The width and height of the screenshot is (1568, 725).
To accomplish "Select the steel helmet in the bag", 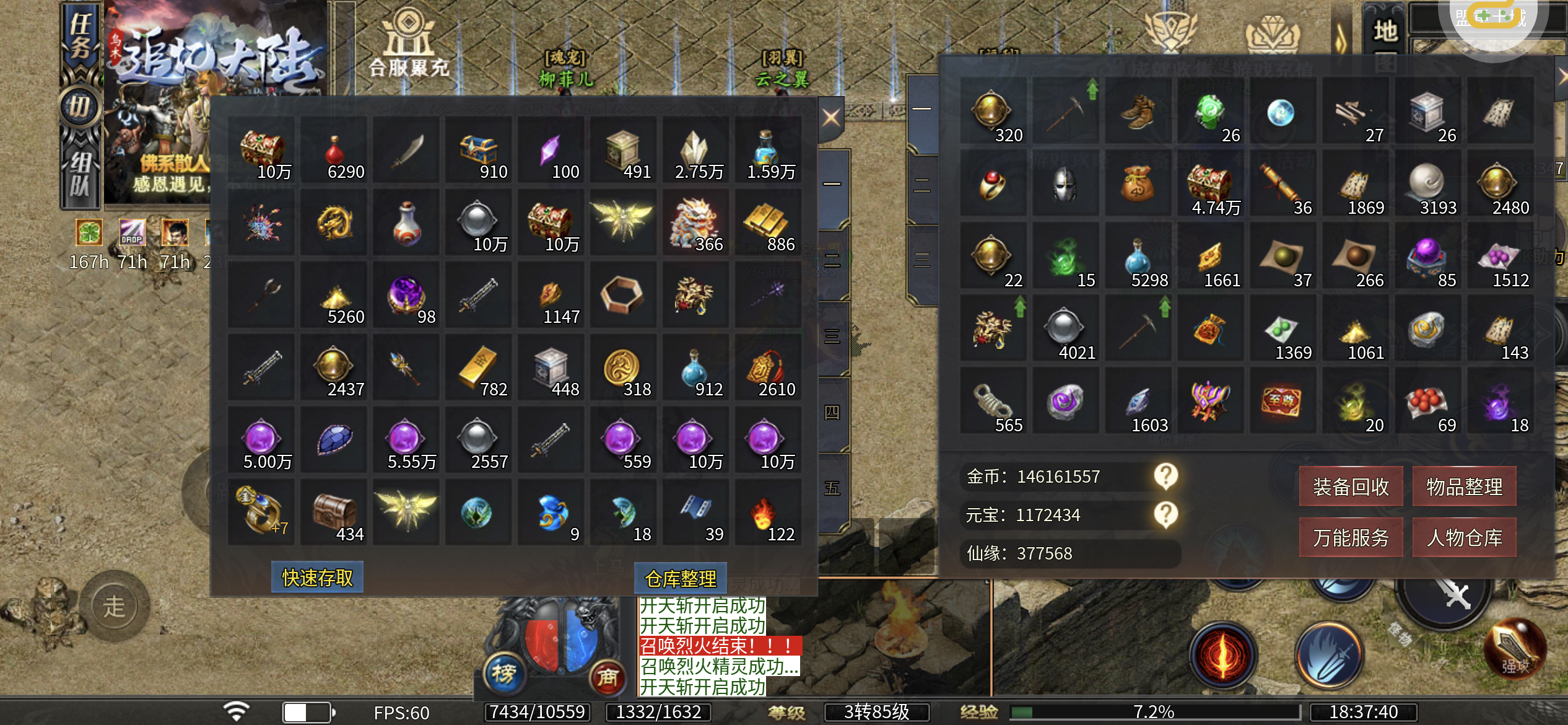I will click(1065, 184).
